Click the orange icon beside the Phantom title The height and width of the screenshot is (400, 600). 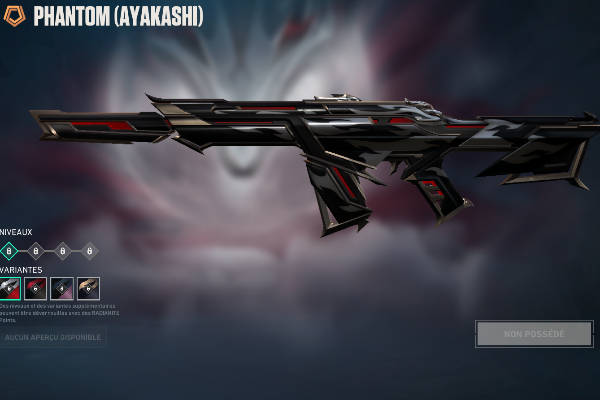(x=15, y=16)
